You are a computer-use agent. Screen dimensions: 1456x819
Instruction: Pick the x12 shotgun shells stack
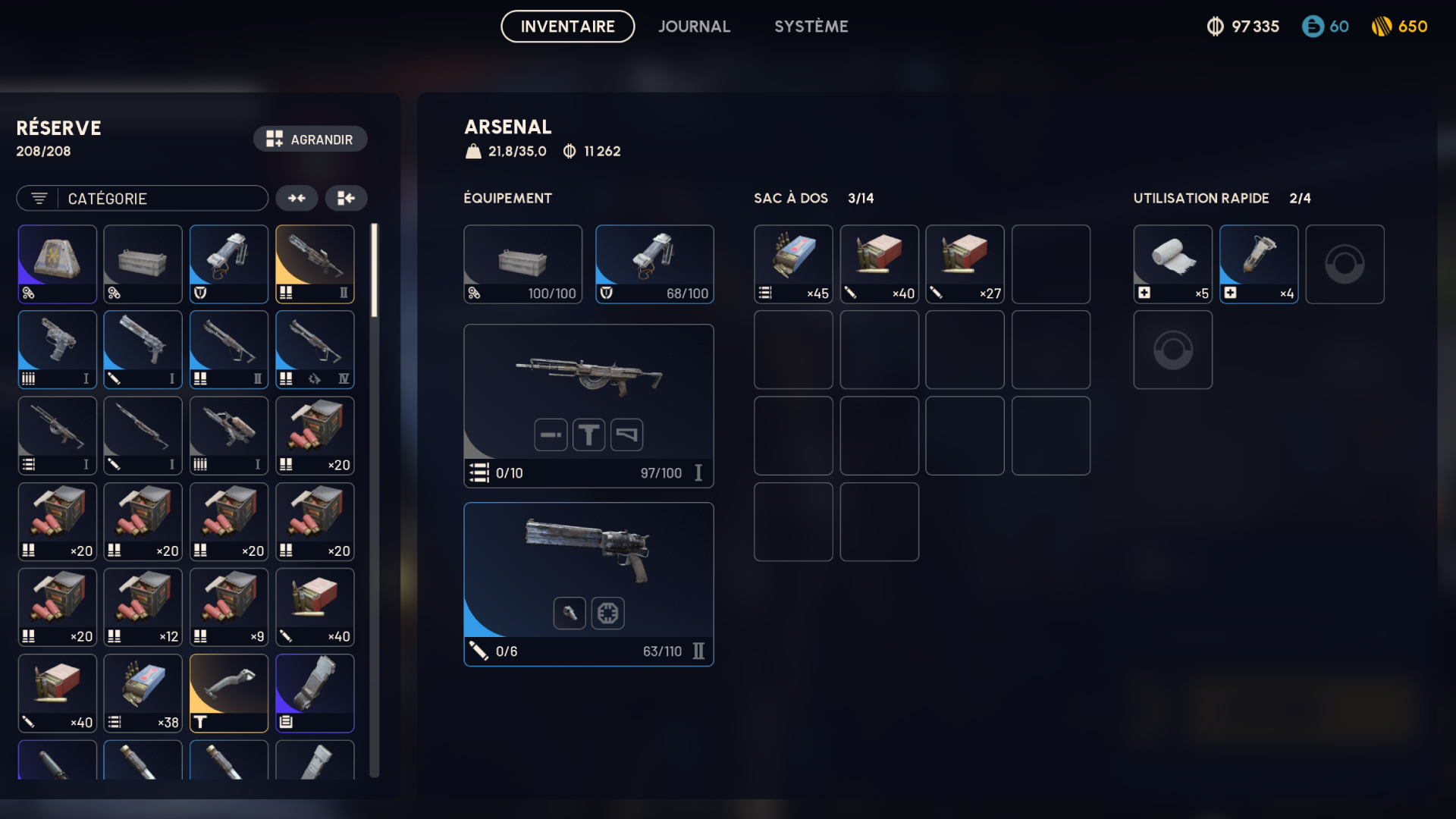click(143, 607)
